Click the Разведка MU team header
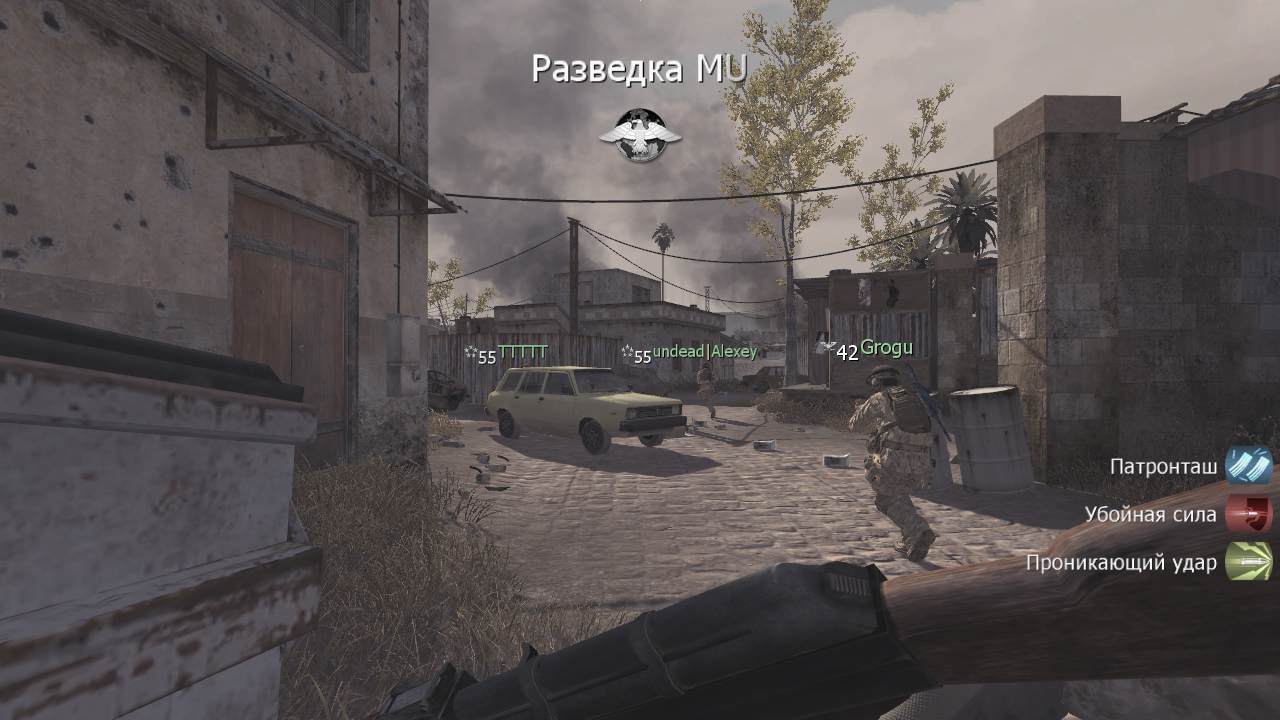 tap(639, 67)
